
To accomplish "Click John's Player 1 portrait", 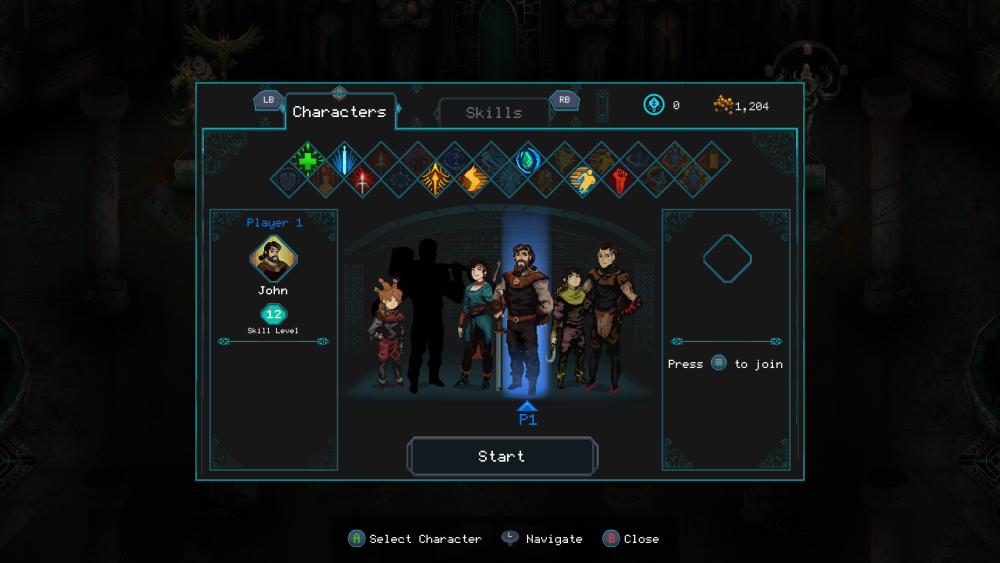I will click(x=273, y=259).
